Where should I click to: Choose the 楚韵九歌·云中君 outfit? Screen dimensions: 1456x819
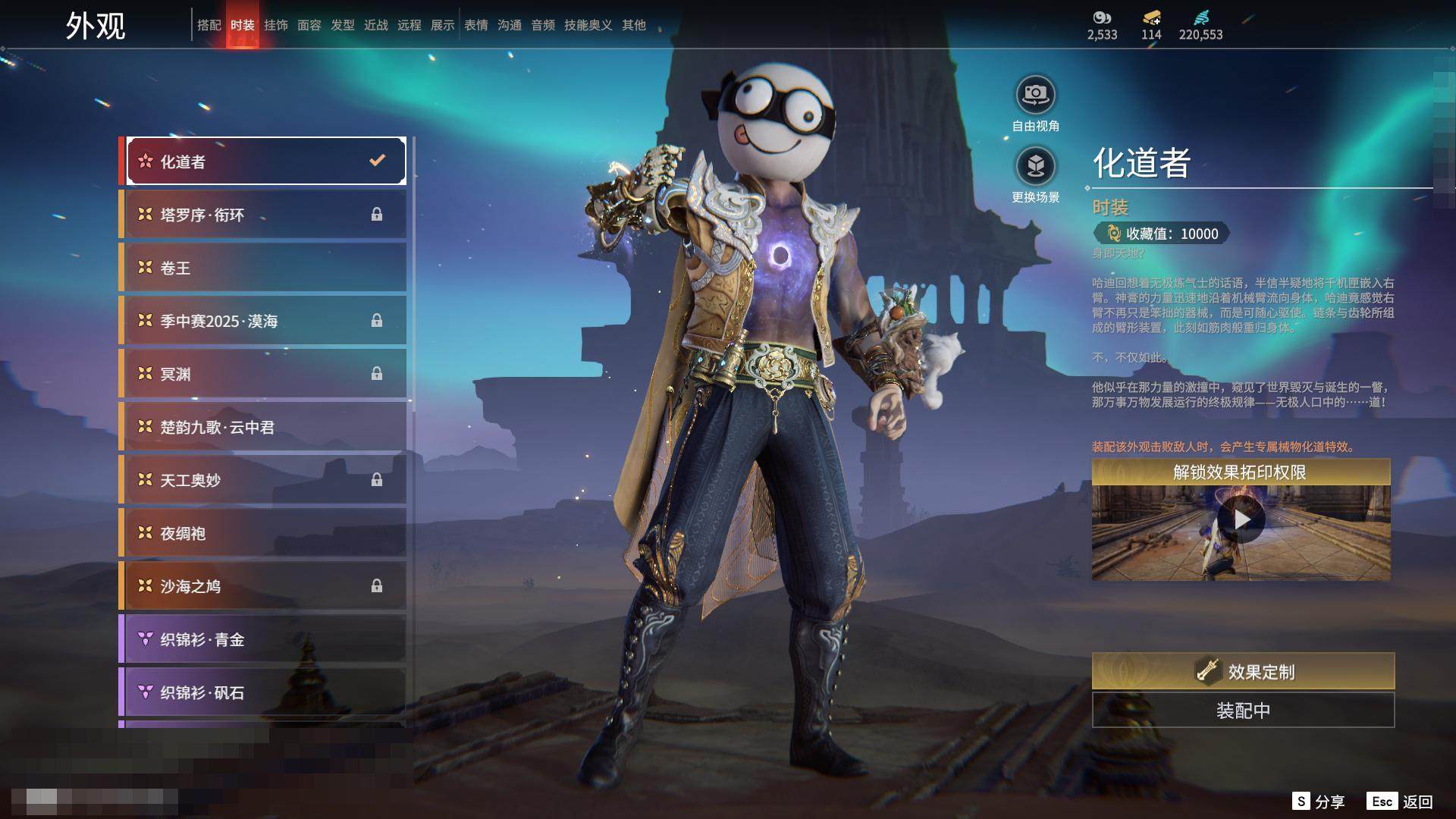pyautogui.click(x=265, y=427)
